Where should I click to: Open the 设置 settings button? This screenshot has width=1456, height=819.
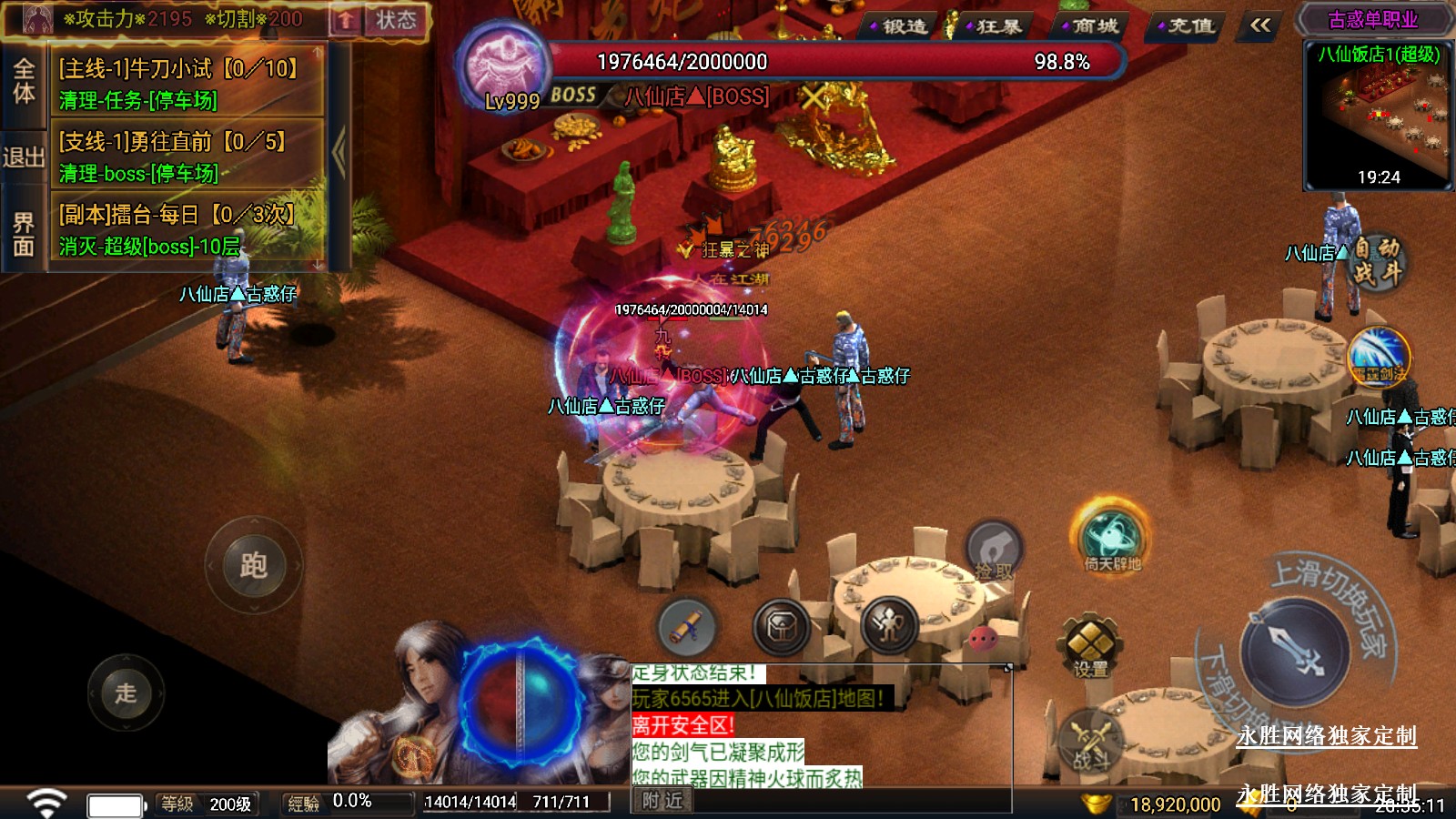coord(1089,645)
